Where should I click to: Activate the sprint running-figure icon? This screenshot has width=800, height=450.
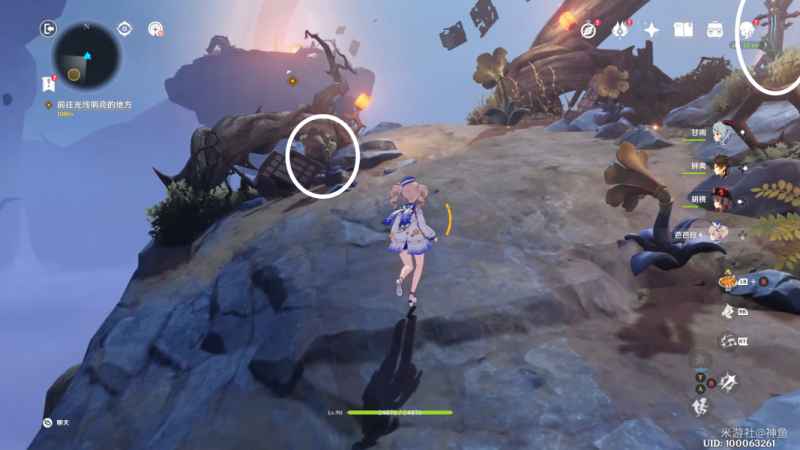701,406
